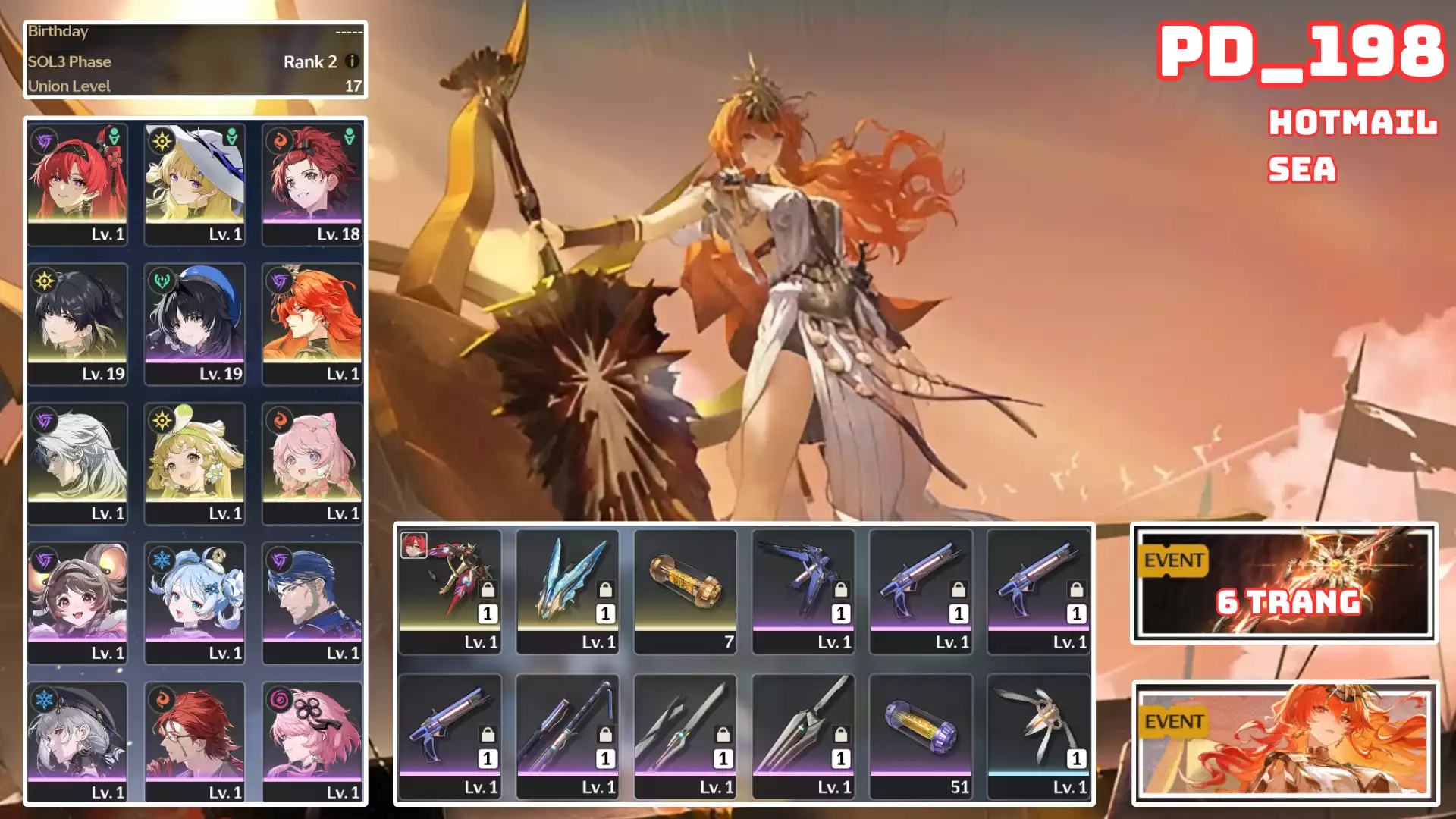This screenshot has height=819, width=1456.
Task: Choose the white-haired male character portrait
Action: pyautogui.click(x=77, y=463)
